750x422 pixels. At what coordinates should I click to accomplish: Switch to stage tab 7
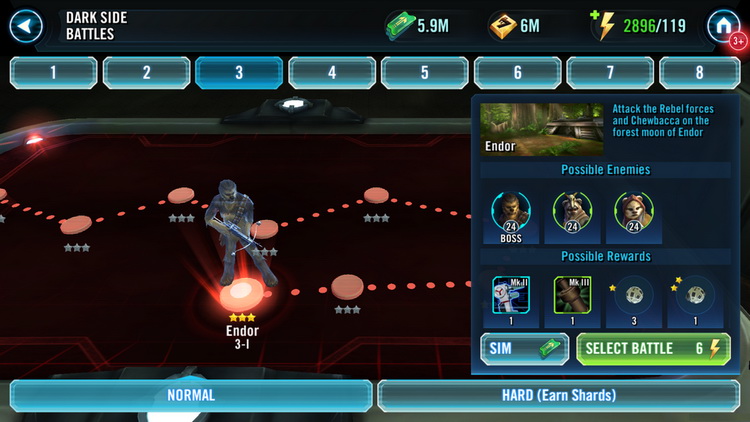click(x=610, y=72)
